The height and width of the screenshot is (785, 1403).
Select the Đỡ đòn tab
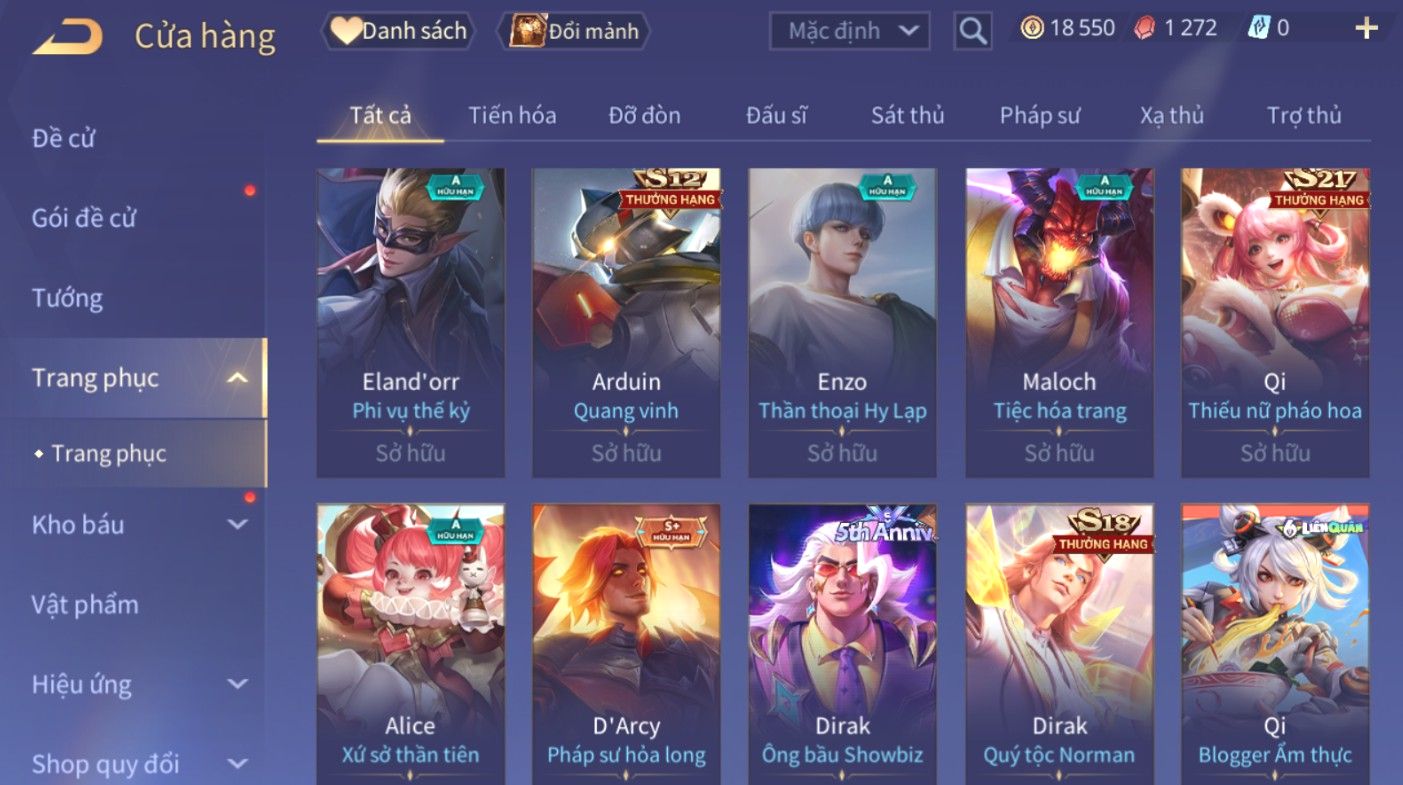644,115
